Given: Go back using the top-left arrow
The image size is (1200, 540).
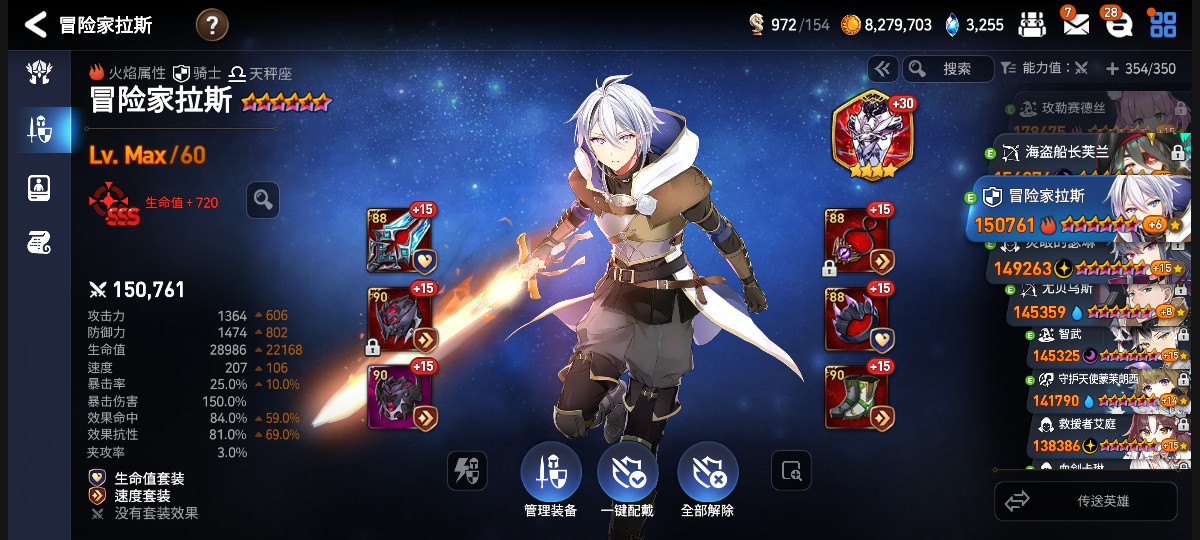Looking at the screenshot, I should (x=35, y=25).
